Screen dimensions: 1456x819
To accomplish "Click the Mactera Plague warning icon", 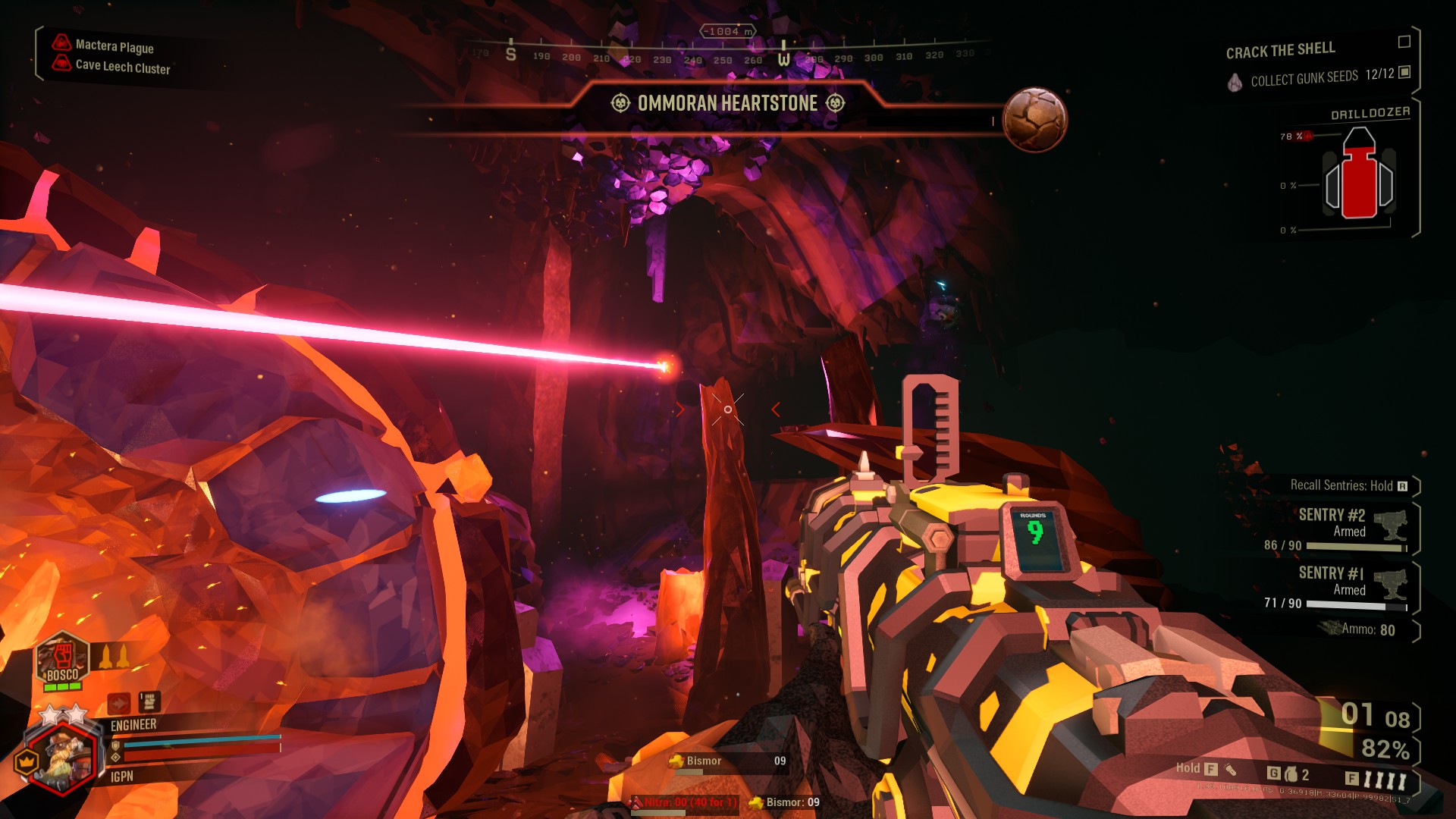I will [61, 42].
